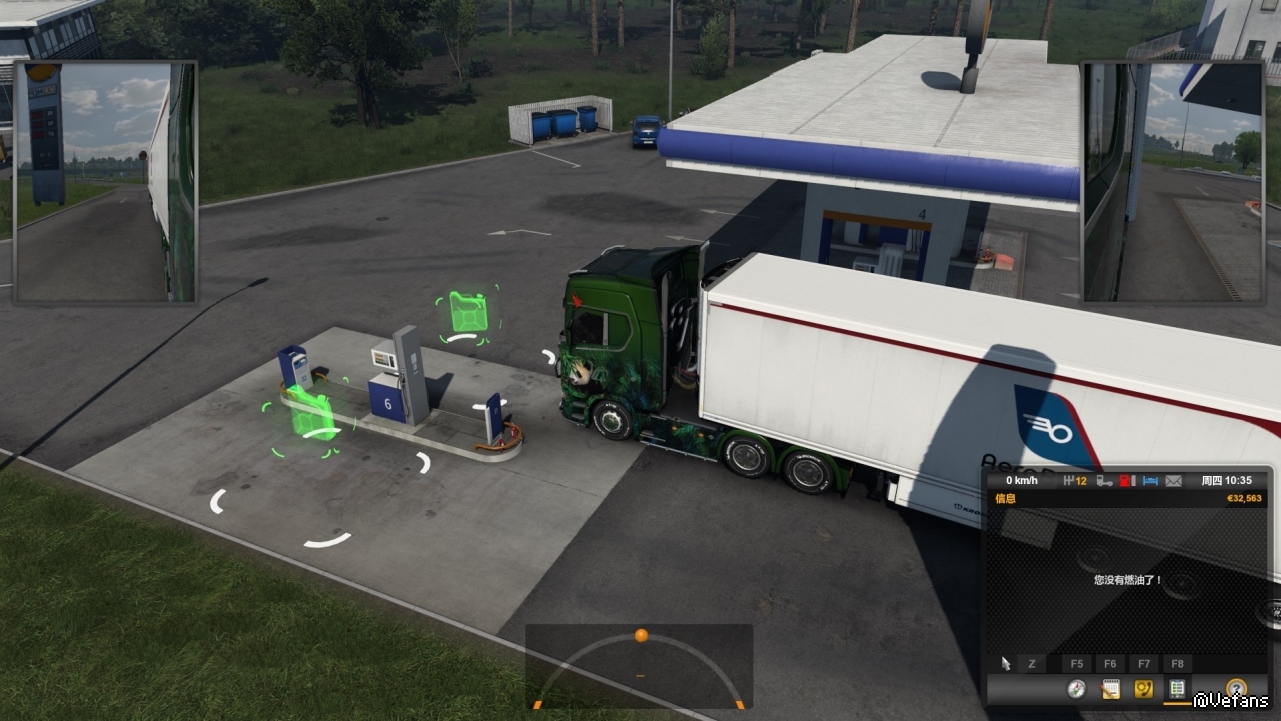This screenshot has width=1281, height=721.
Task: Select the information list tab
Action: (x=1177, y=689)
